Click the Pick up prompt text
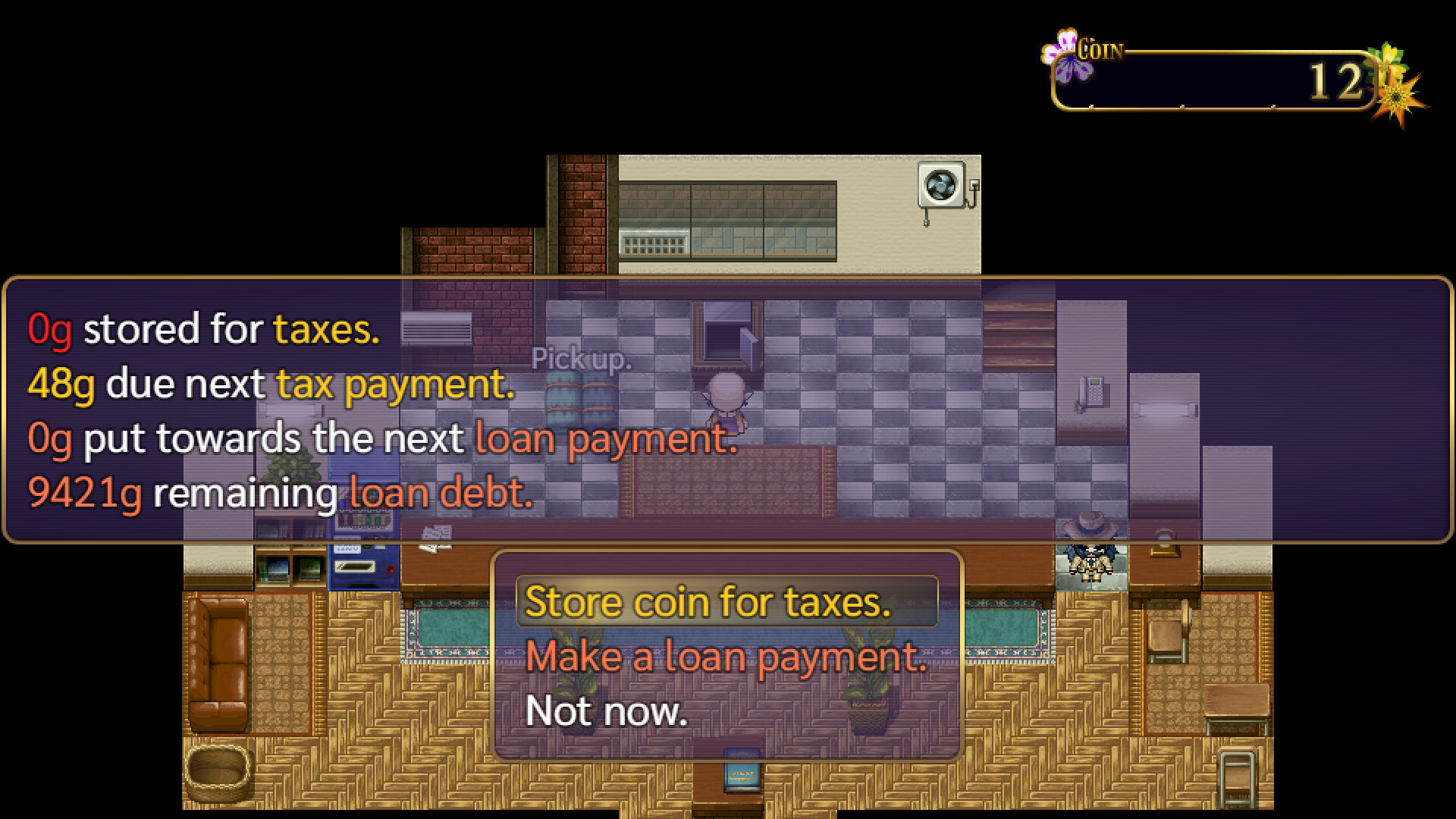This screenshot has height=819, width=1456. (582, 358)
